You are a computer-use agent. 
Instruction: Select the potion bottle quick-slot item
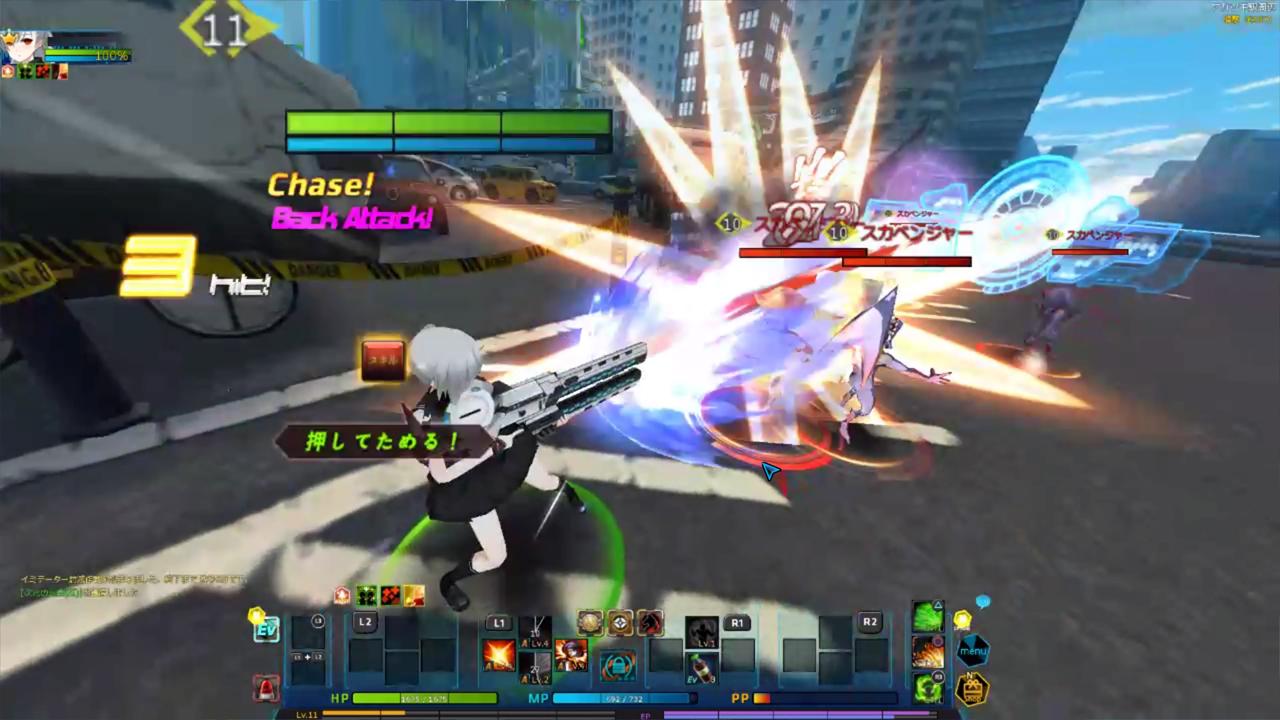701,668
